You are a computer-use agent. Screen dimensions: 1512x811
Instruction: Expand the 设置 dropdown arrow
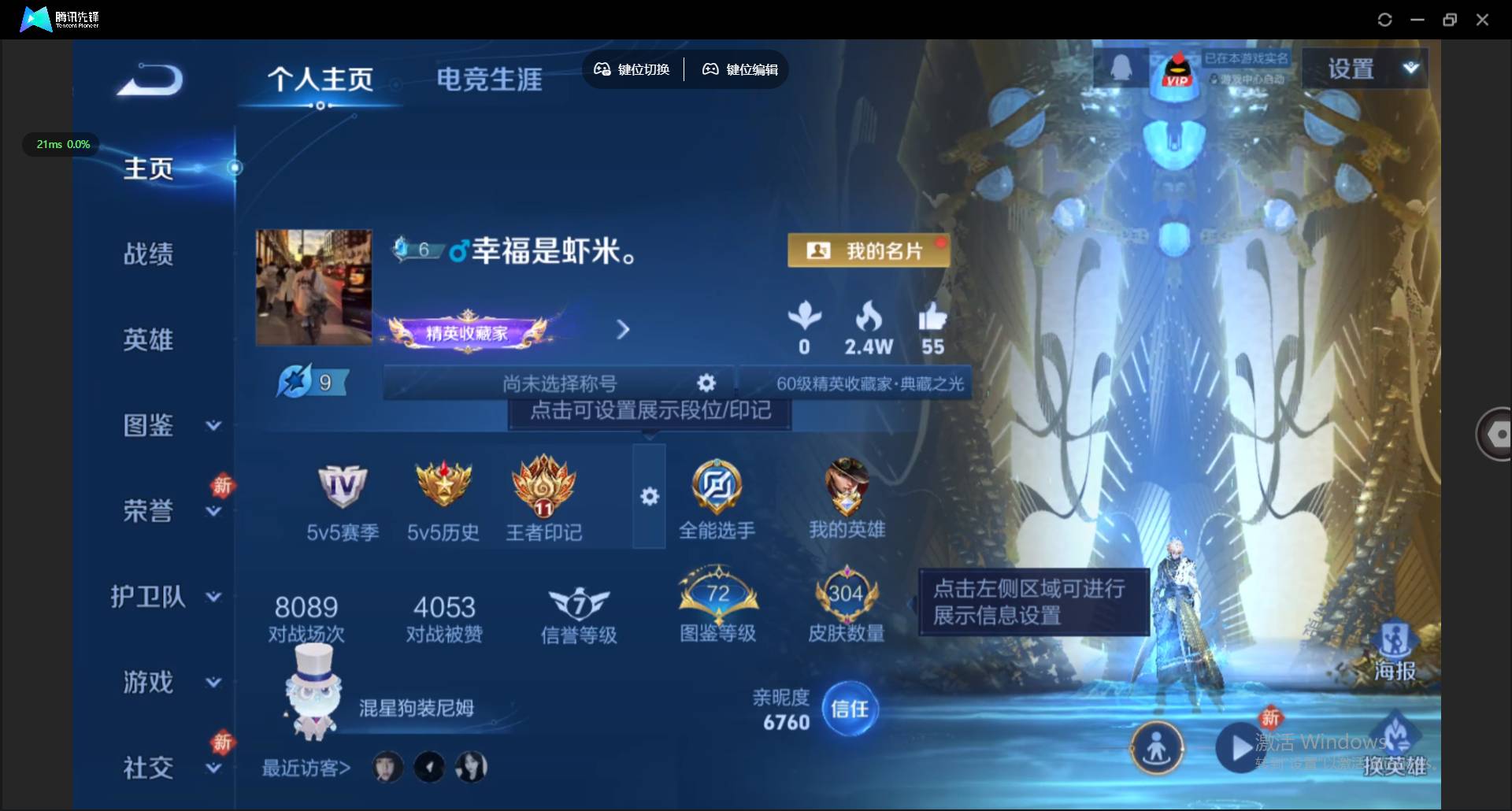tap(1412, 67)
